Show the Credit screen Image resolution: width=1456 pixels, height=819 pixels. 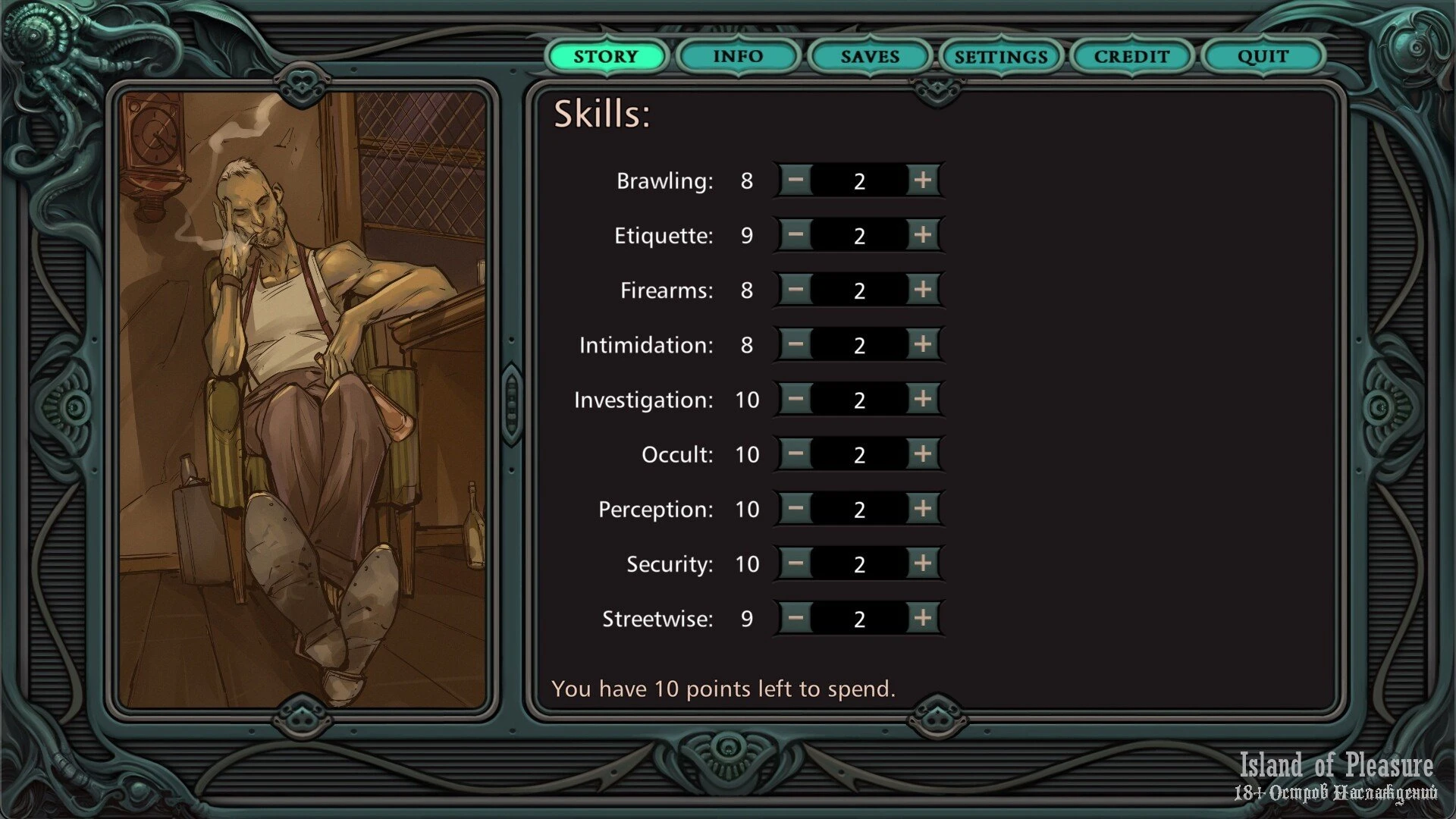pyautogui.click(x=1131, y=56)
